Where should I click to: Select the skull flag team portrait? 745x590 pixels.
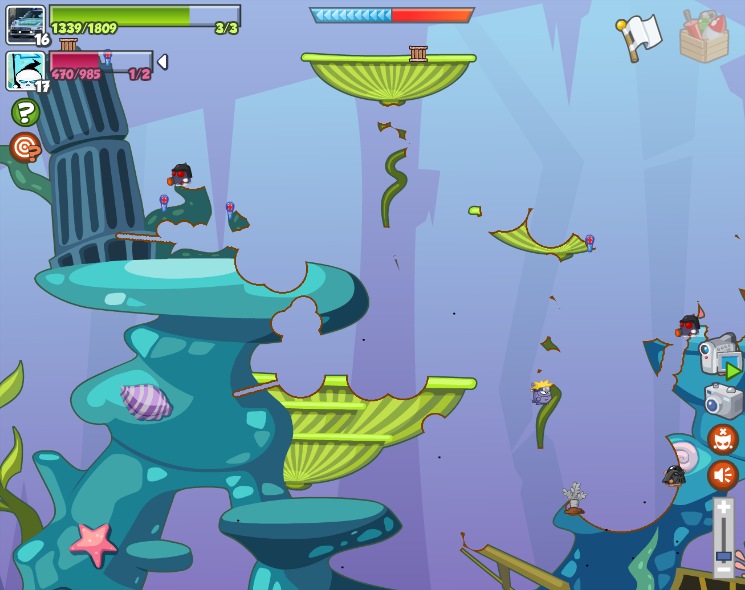tap(25, 71)
